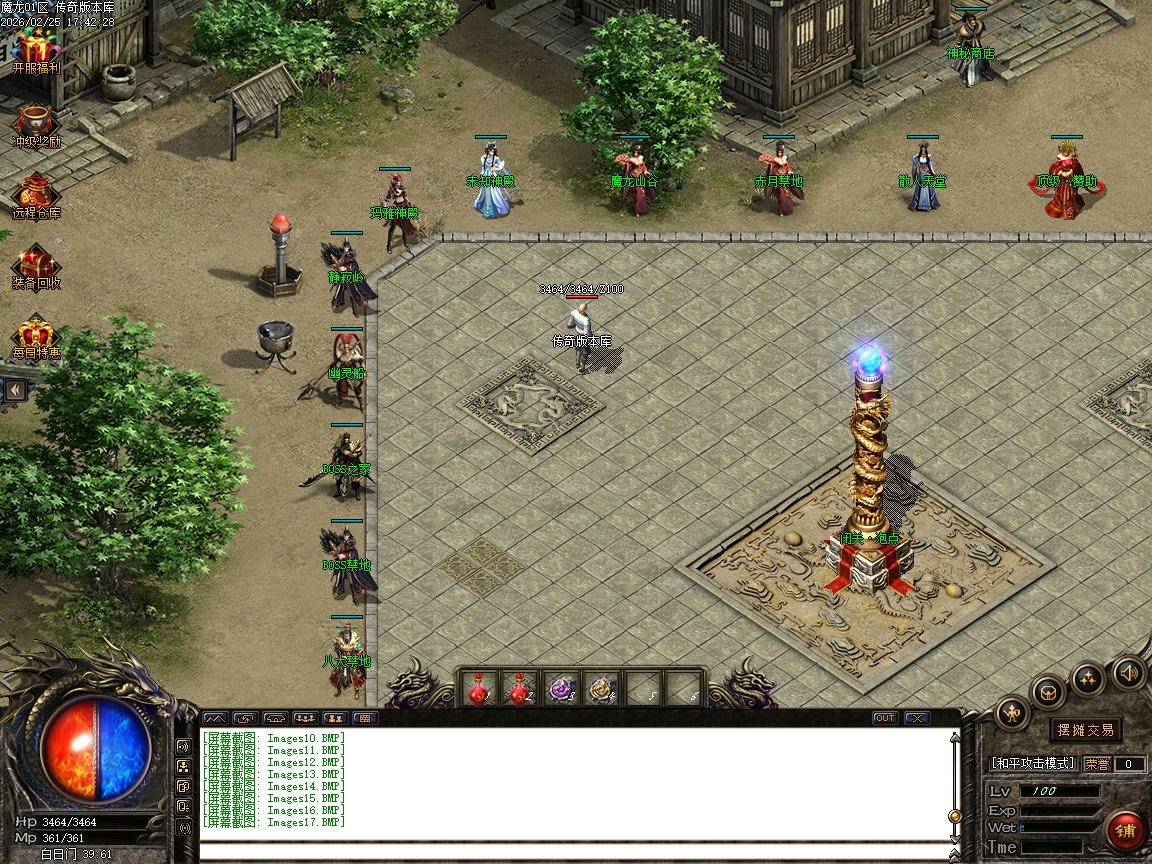This screenshot has width=1152, height=864.
Task: Use the golden swirl scroll in slot 4
Action: point(601,688)
